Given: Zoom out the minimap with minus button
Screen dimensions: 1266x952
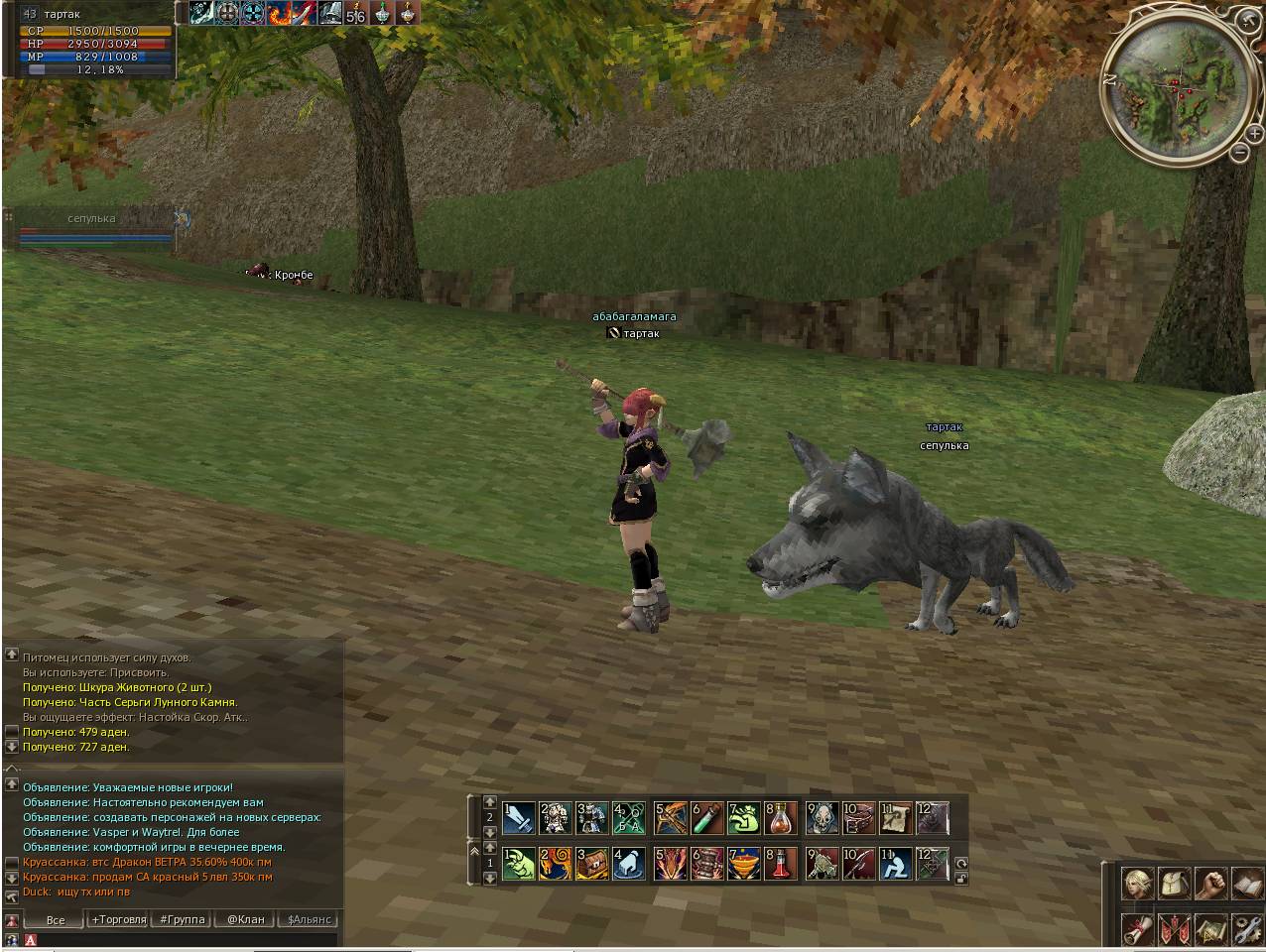Looking at the screenshot, I should (x=1239, y=153).
